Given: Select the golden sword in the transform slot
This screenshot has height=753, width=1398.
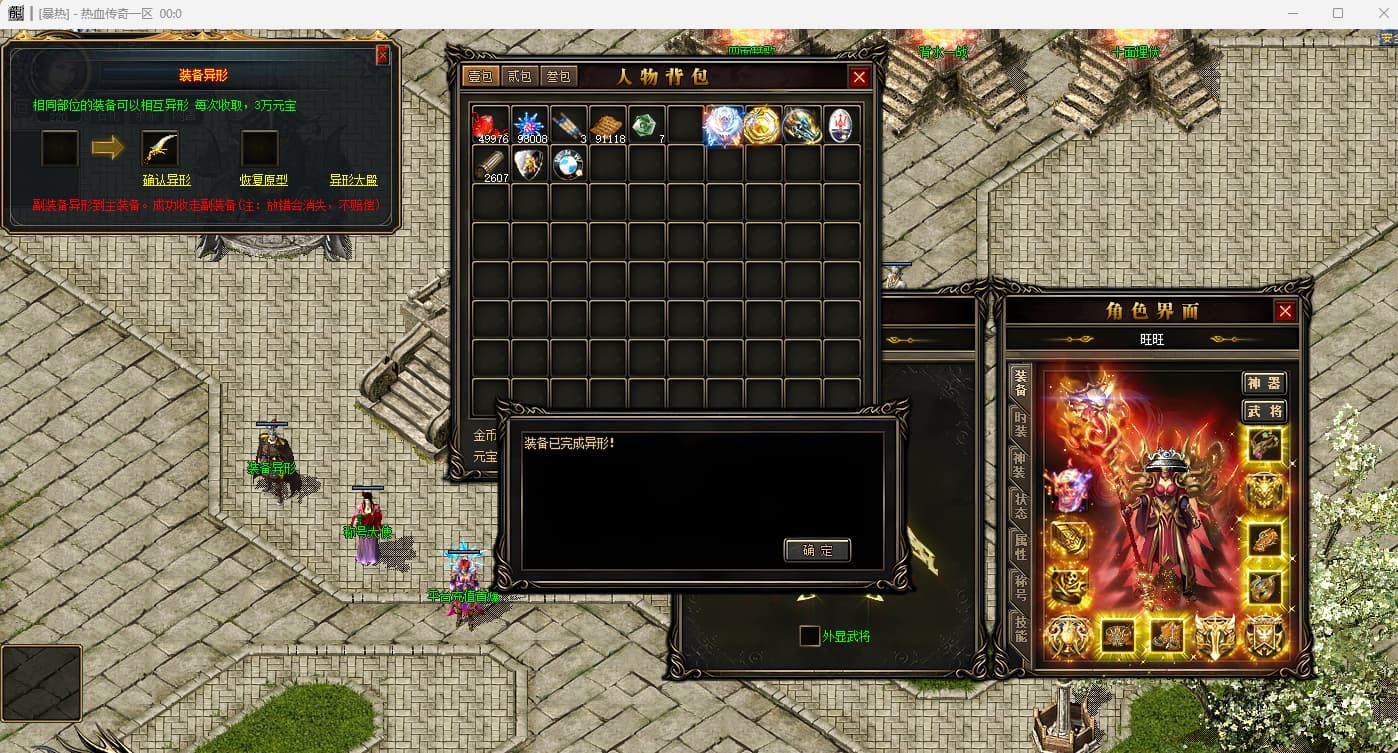Looking at the screenshot, I should (x=160, y=148).
